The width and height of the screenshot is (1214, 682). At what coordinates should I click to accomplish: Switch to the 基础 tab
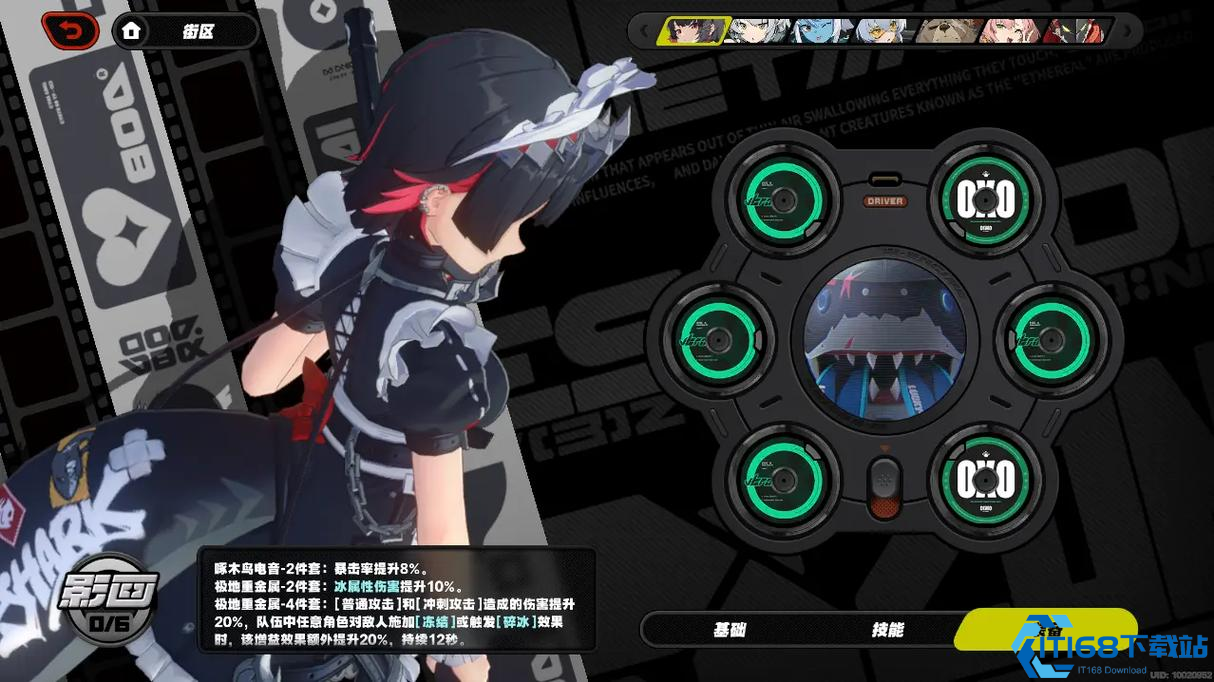(x=729, y=629)
